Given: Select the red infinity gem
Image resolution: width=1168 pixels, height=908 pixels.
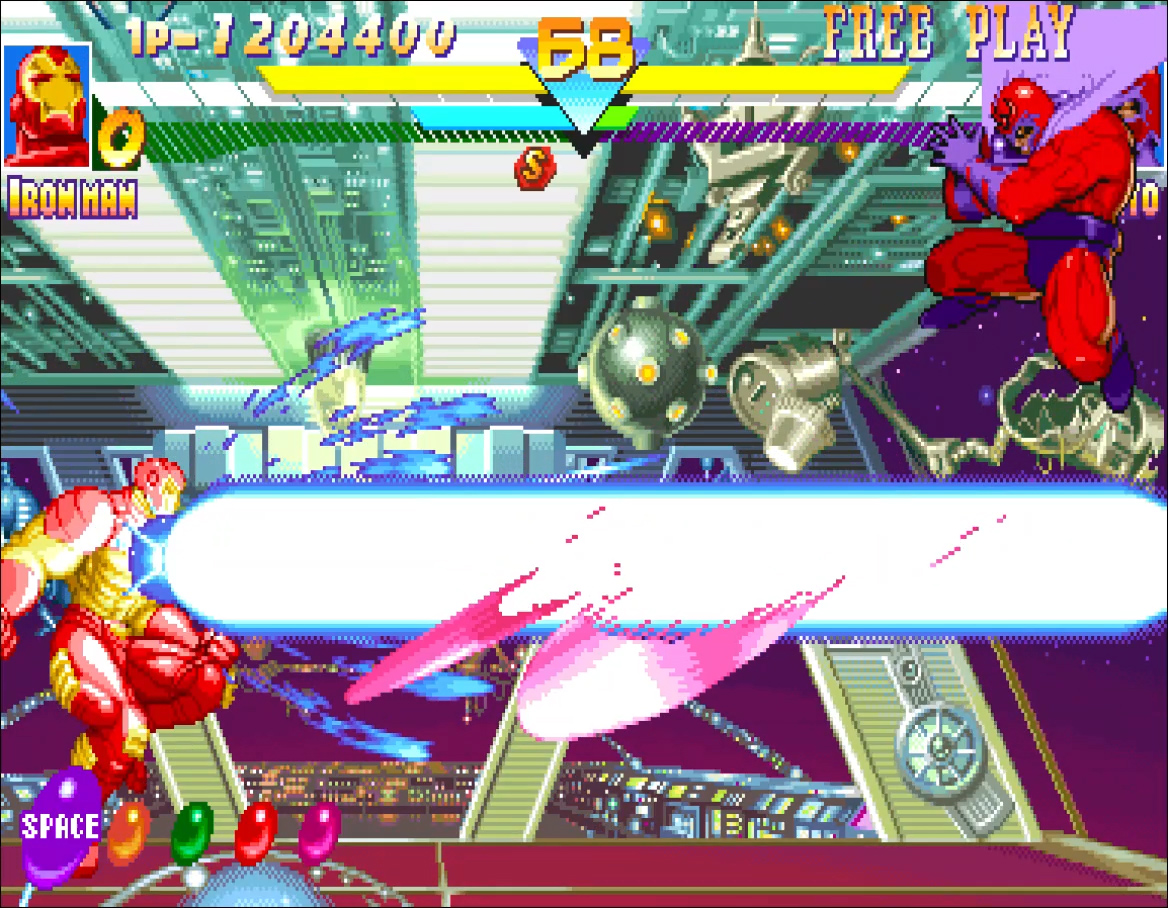Looking at the screenshot, I should (256, 832).
